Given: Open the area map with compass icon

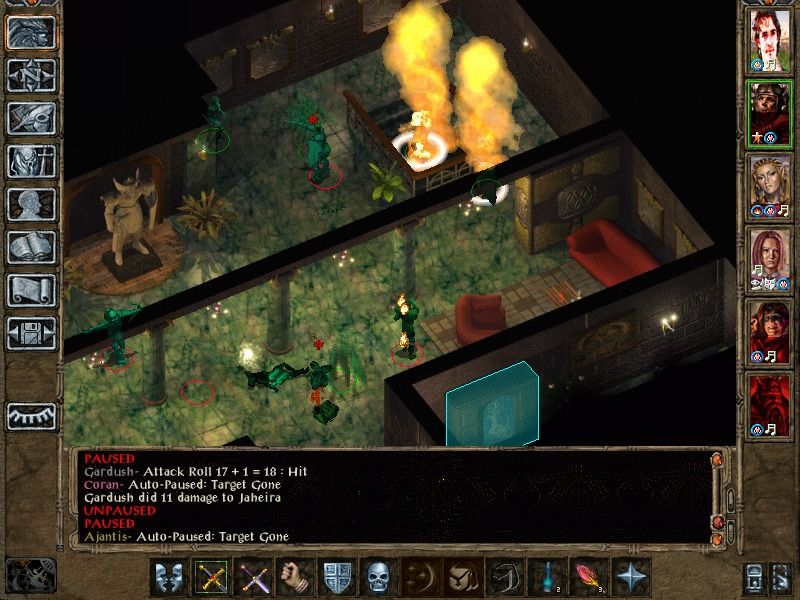Looking at the screenshot, I should 31,75.
